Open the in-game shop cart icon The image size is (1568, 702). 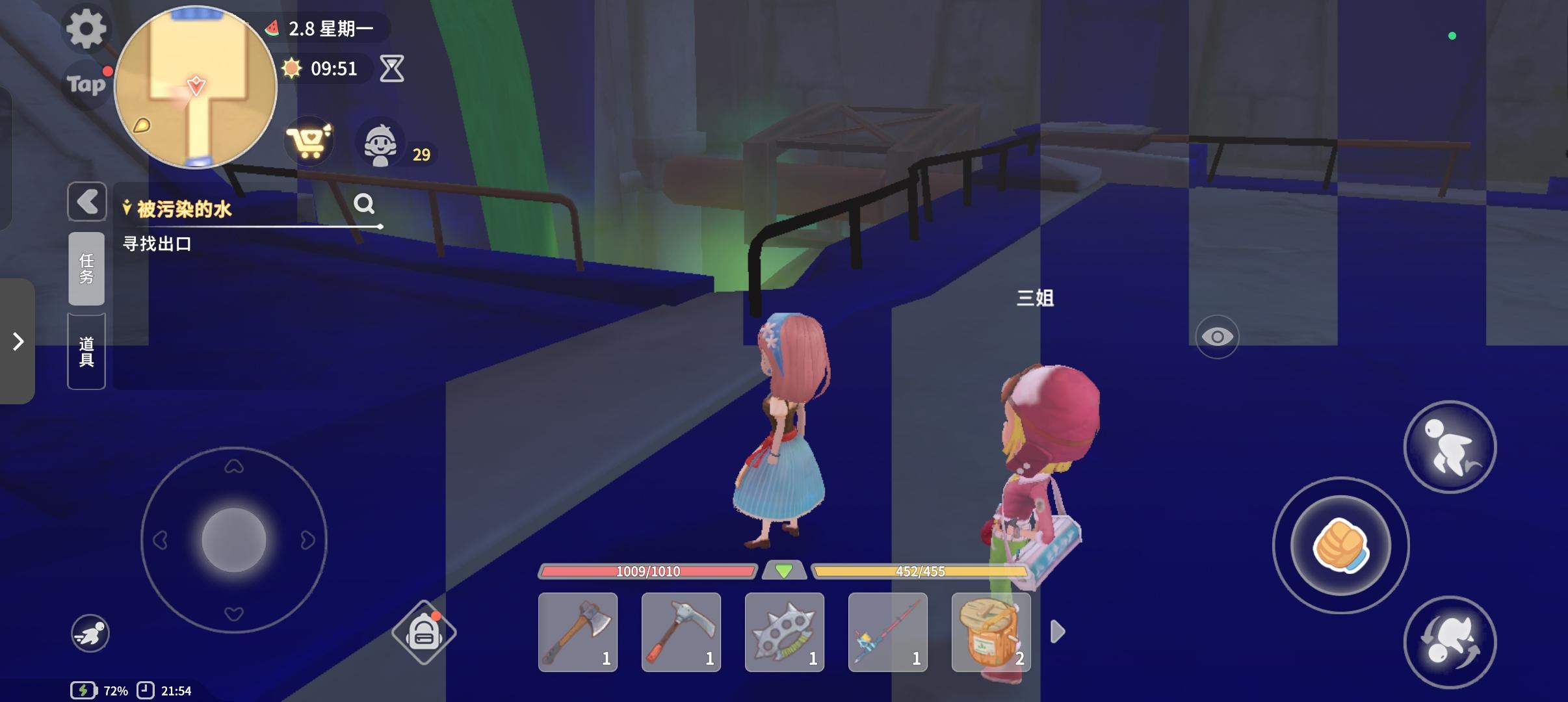pyautogui.click(x=310, y=141)
